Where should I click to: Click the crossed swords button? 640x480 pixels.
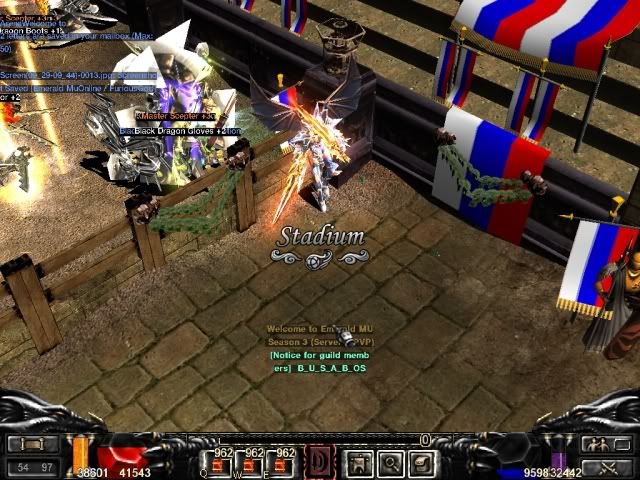click(x=603, y=466)
